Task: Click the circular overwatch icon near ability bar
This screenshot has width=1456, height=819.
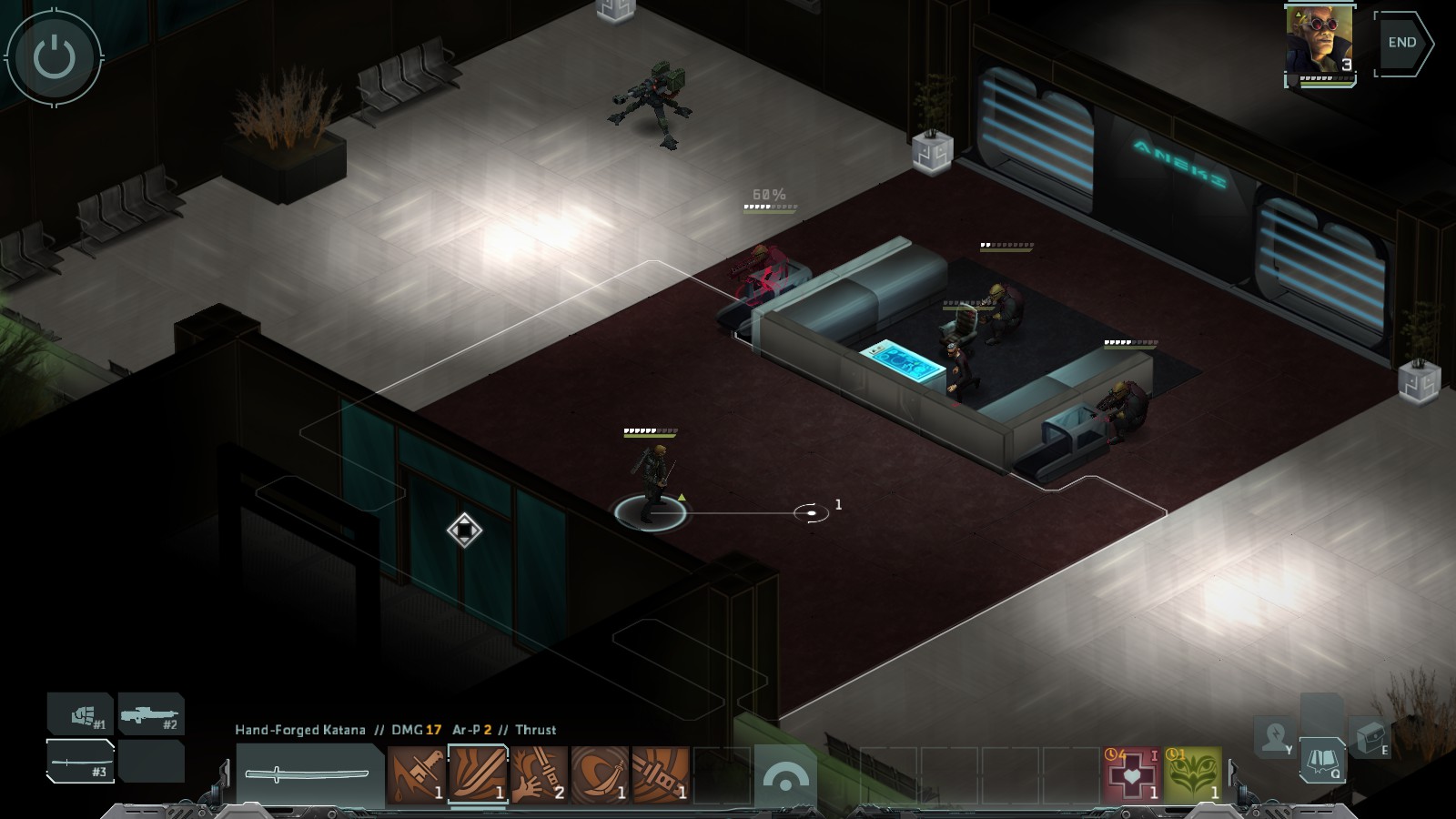Action: coord(784,773)
